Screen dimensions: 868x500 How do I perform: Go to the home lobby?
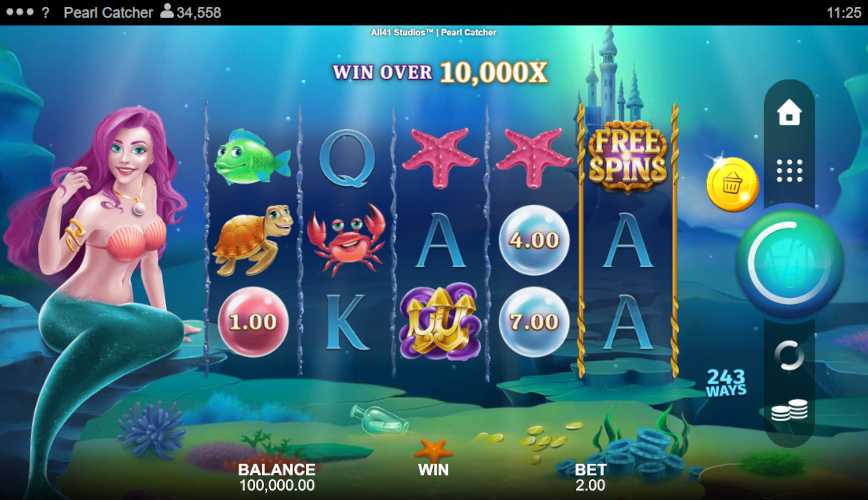click(789, 113)
